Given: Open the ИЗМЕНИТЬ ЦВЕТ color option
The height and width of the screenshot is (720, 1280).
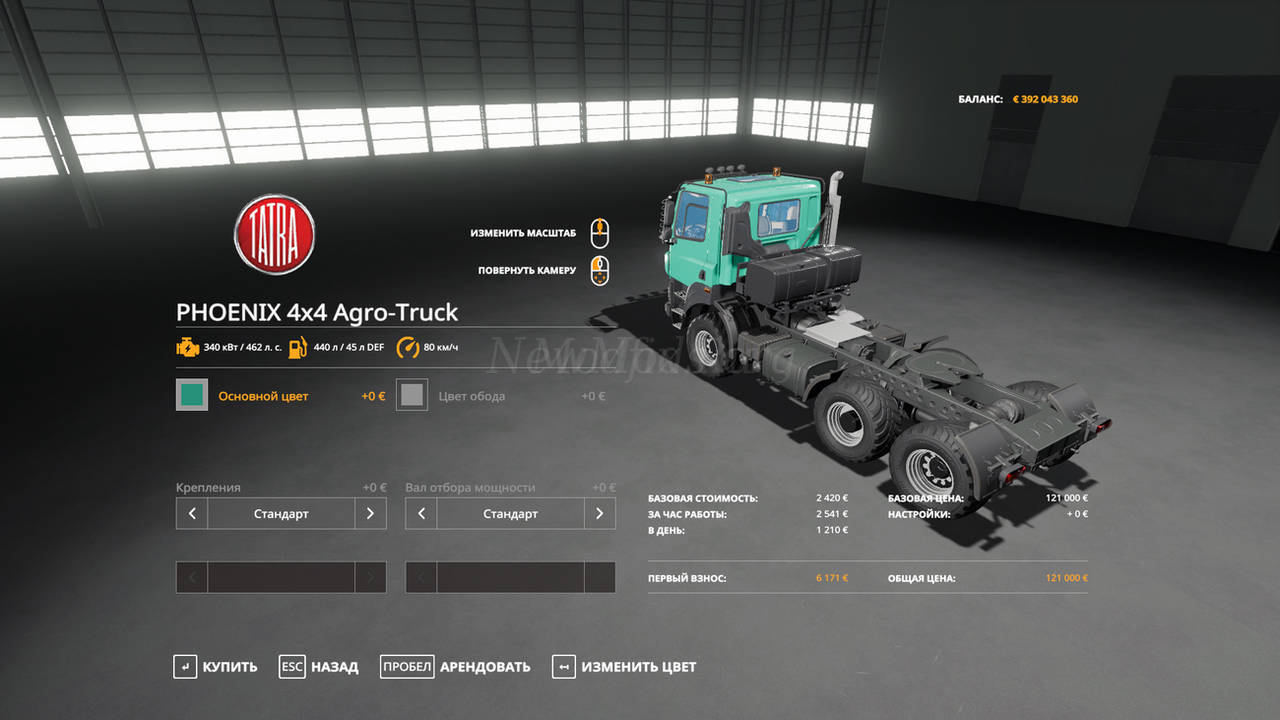Looking at the screenshot, I should pyautogui.click(x=624, y=667).
